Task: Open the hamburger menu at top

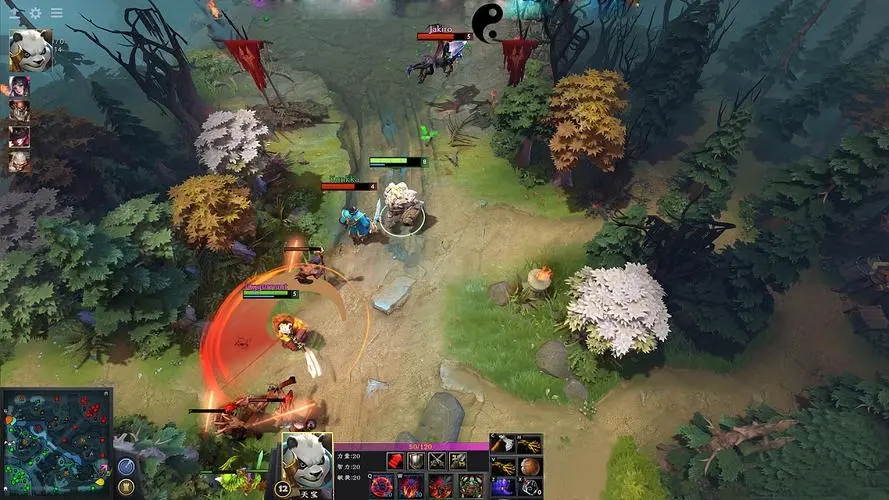Action: (57, 13)
